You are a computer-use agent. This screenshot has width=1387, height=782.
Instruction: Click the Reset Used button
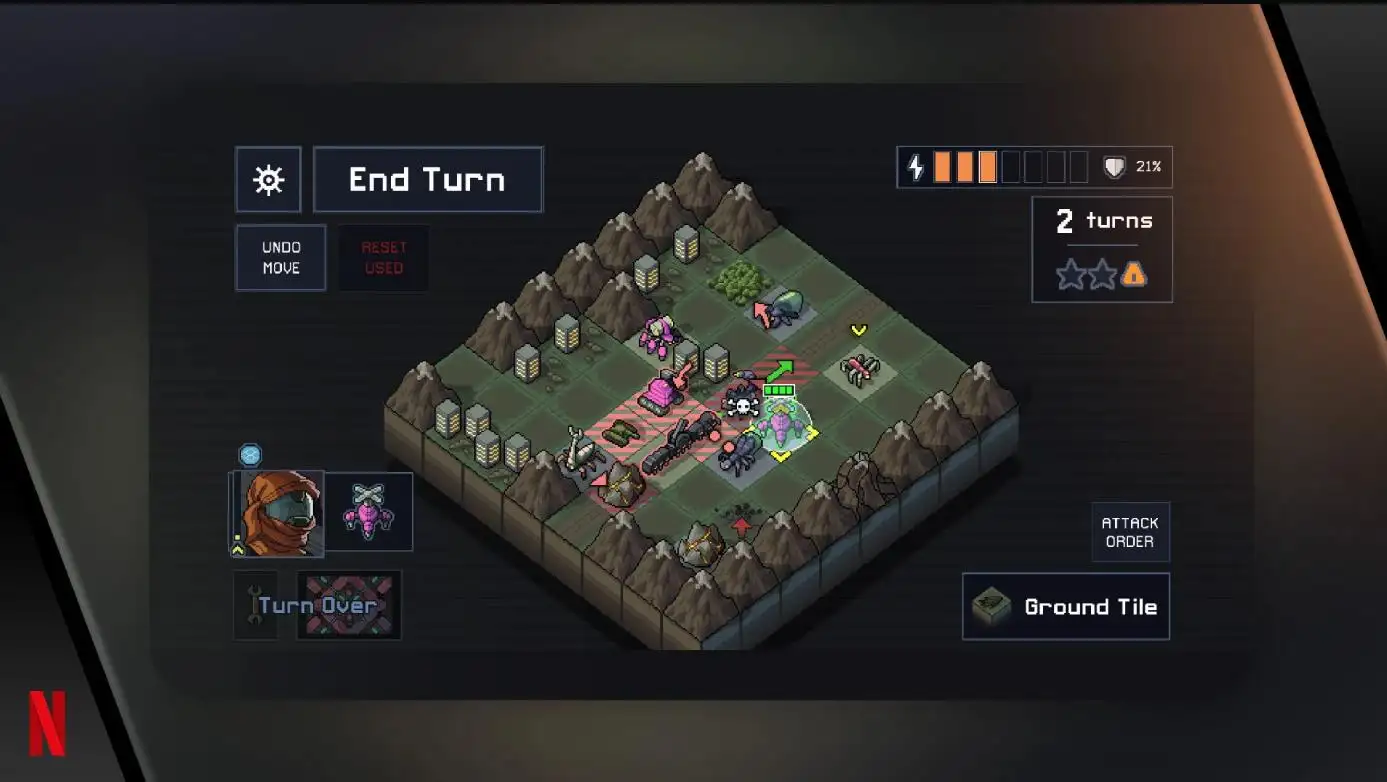click(384, 258)
